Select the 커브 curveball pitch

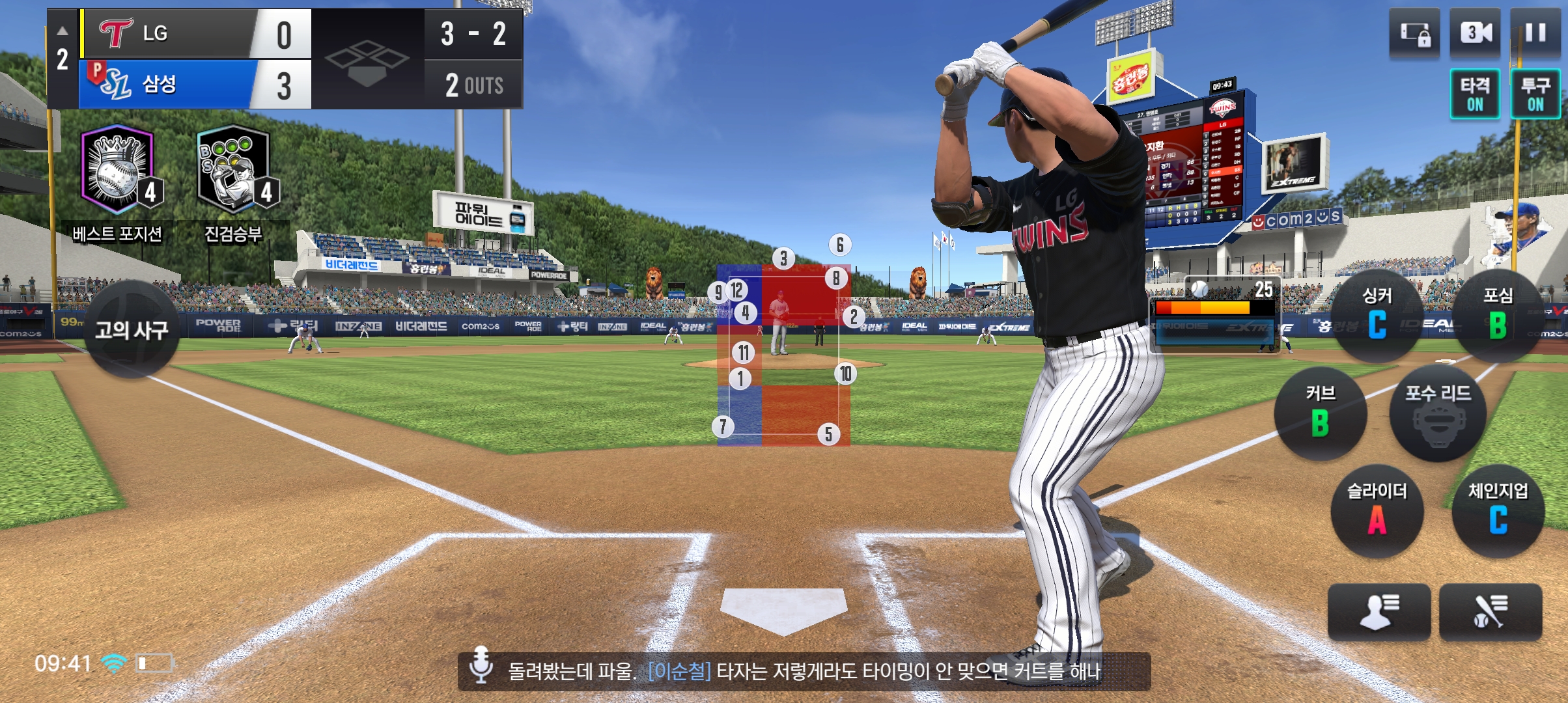coord(1320,413)
